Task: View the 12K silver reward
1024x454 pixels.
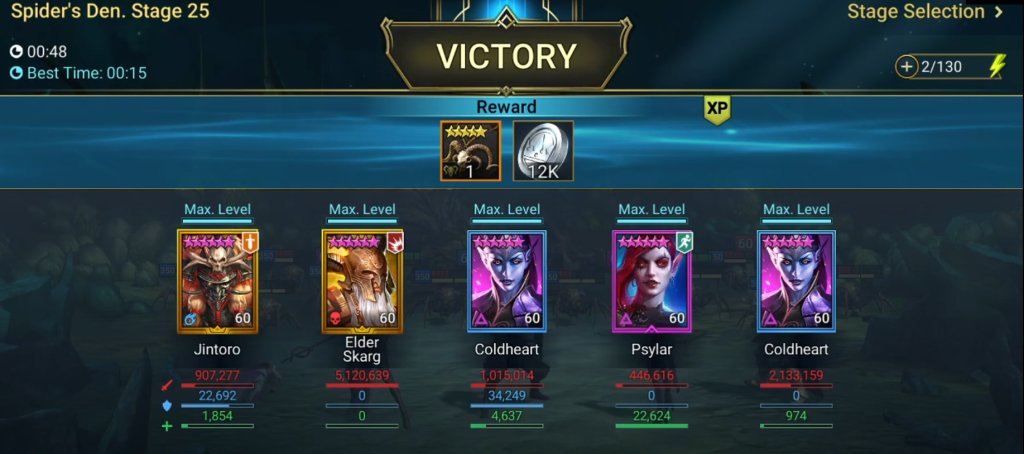Action: click(543, 151)
